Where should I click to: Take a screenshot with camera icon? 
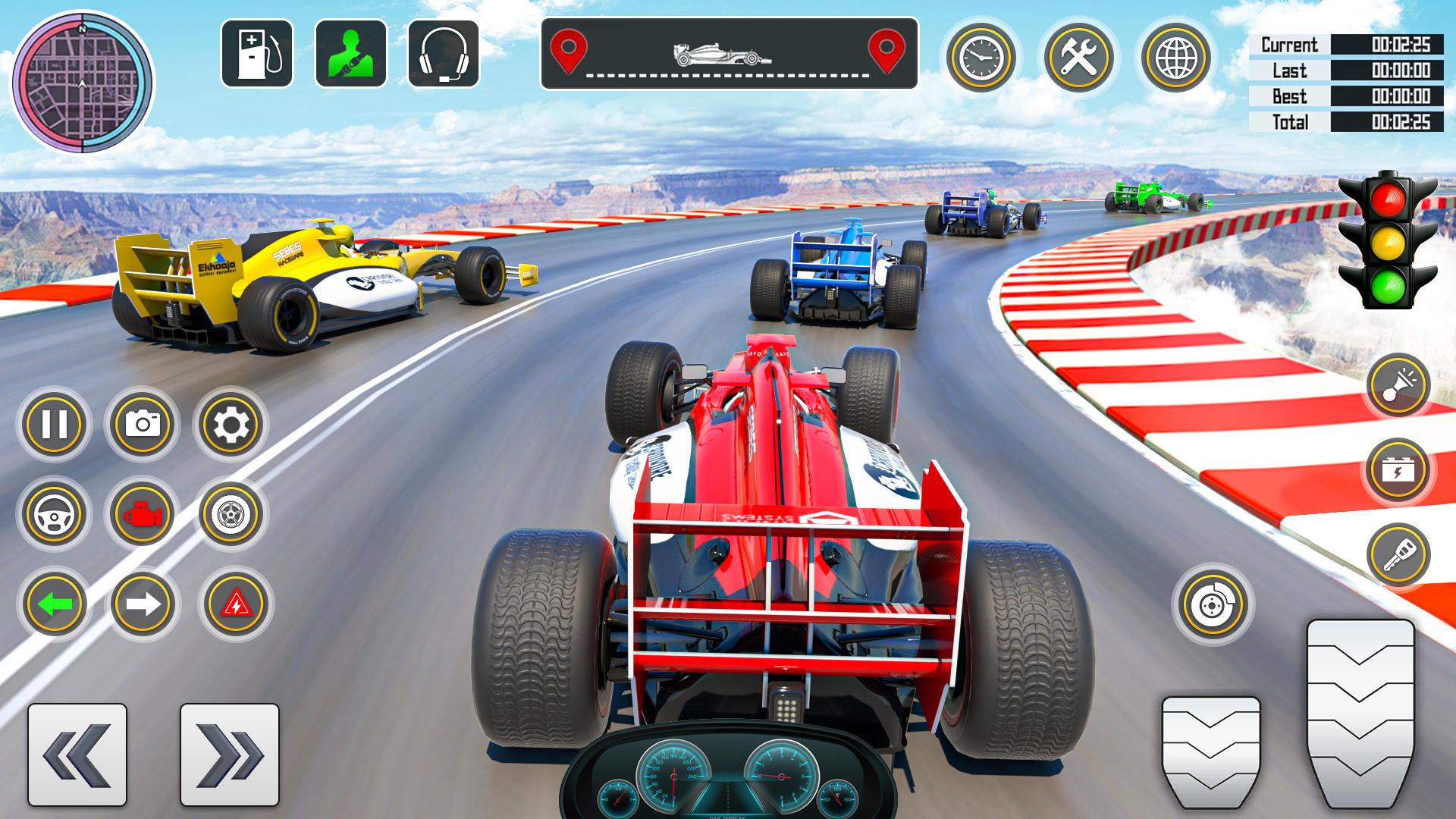141,425
